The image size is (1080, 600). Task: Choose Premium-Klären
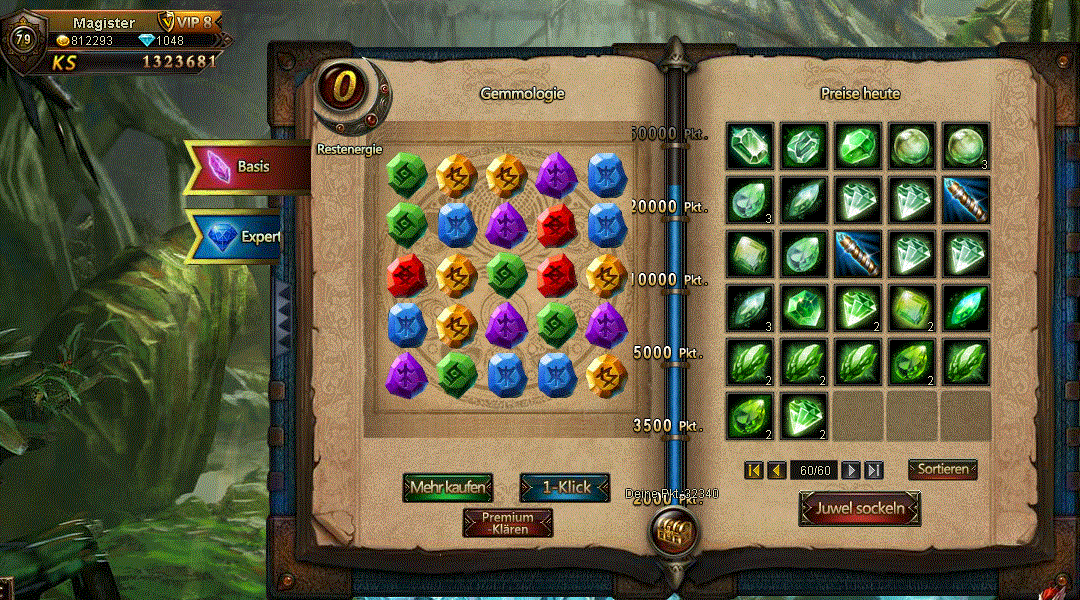[x=507, y=523]
